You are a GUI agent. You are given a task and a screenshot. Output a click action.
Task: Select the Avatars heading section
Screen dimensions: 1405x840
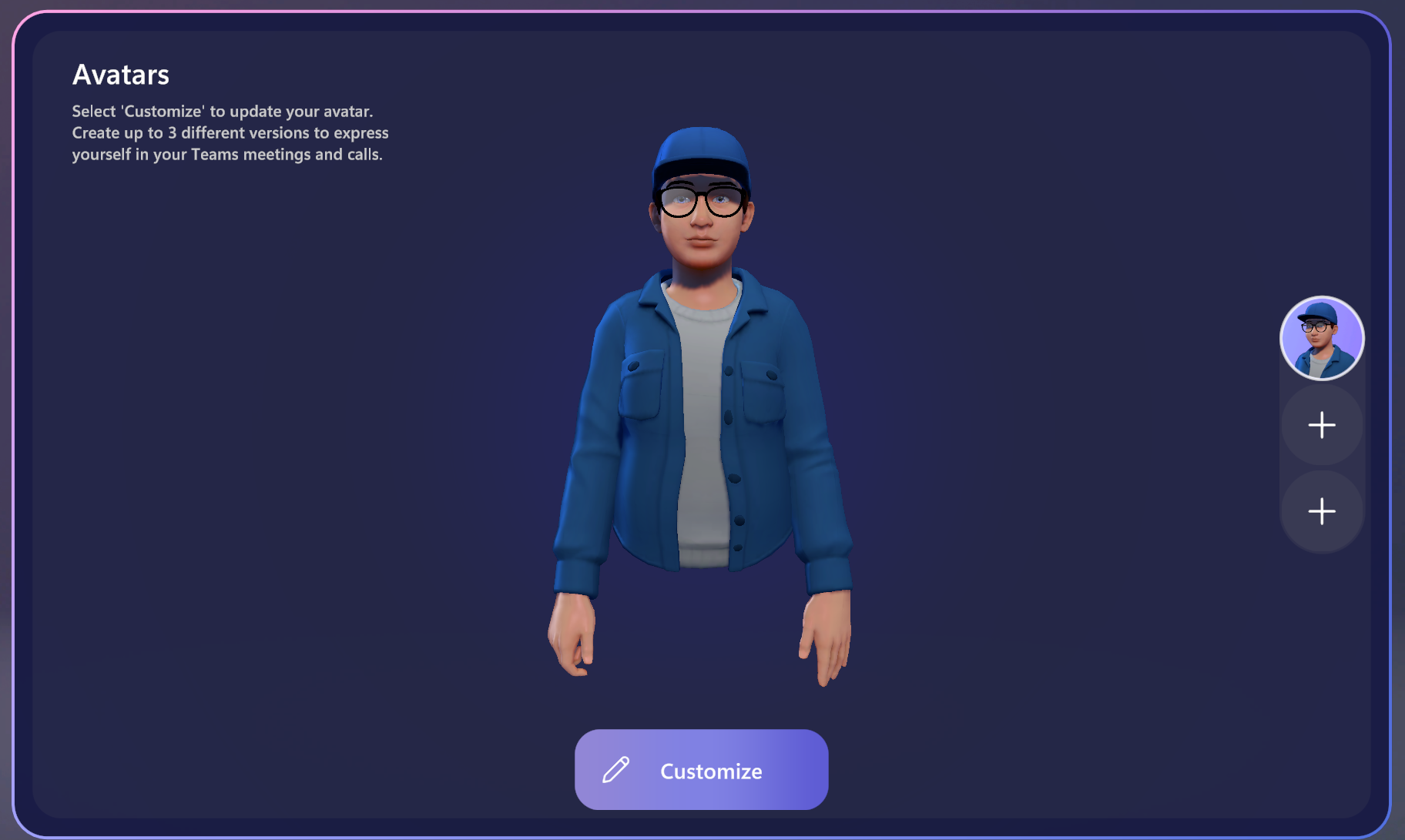point(121,75)
